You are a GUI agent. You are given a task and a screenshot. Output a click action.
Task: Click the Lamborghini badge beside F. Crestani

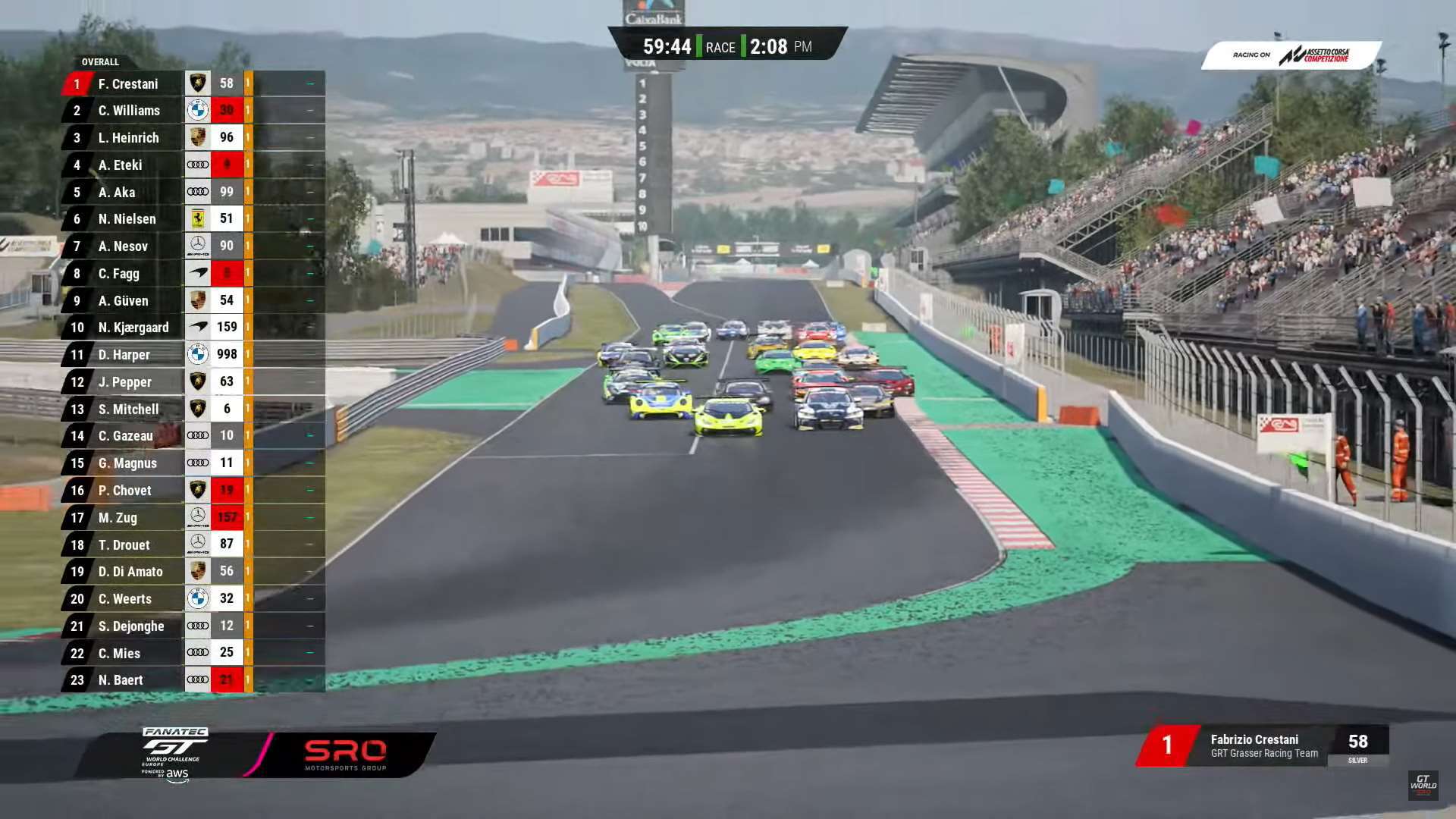(199, 83)
